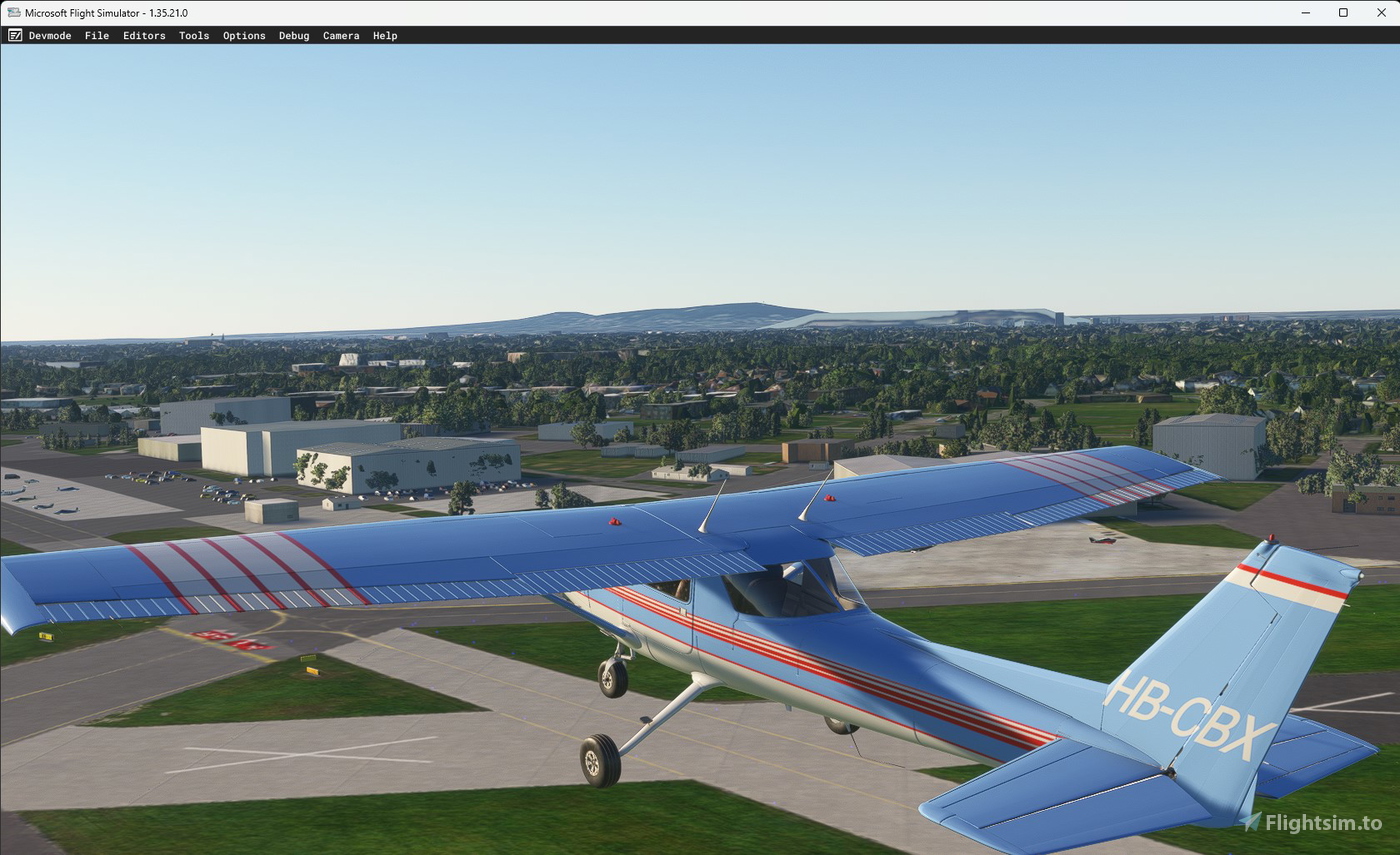Viewport: 1400px width, 855px height.
Task: Maximize the Flight Simulator window
Action: (1343, 12)
